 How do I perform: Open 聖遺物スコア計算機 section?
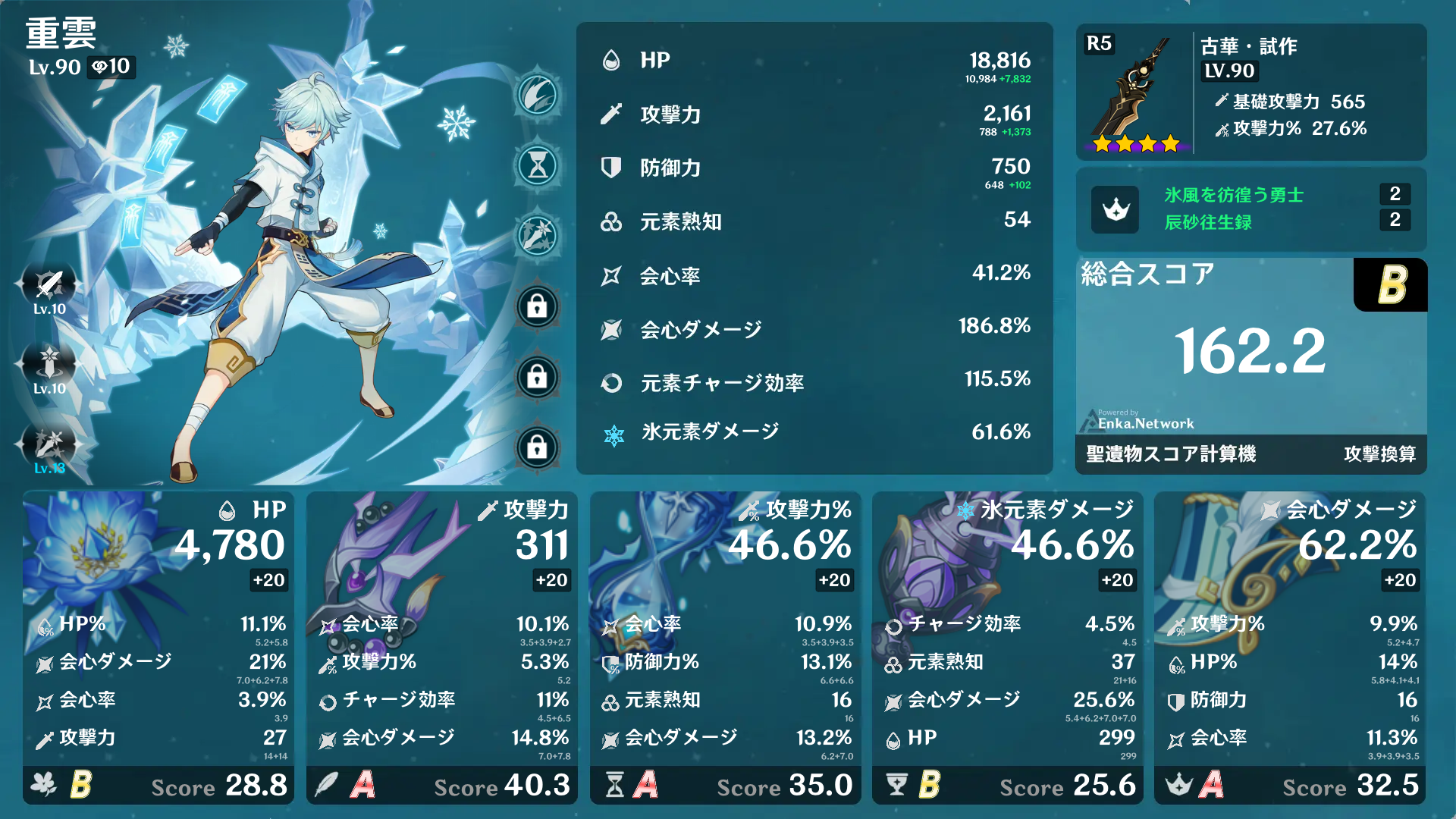coord(1169,453)
